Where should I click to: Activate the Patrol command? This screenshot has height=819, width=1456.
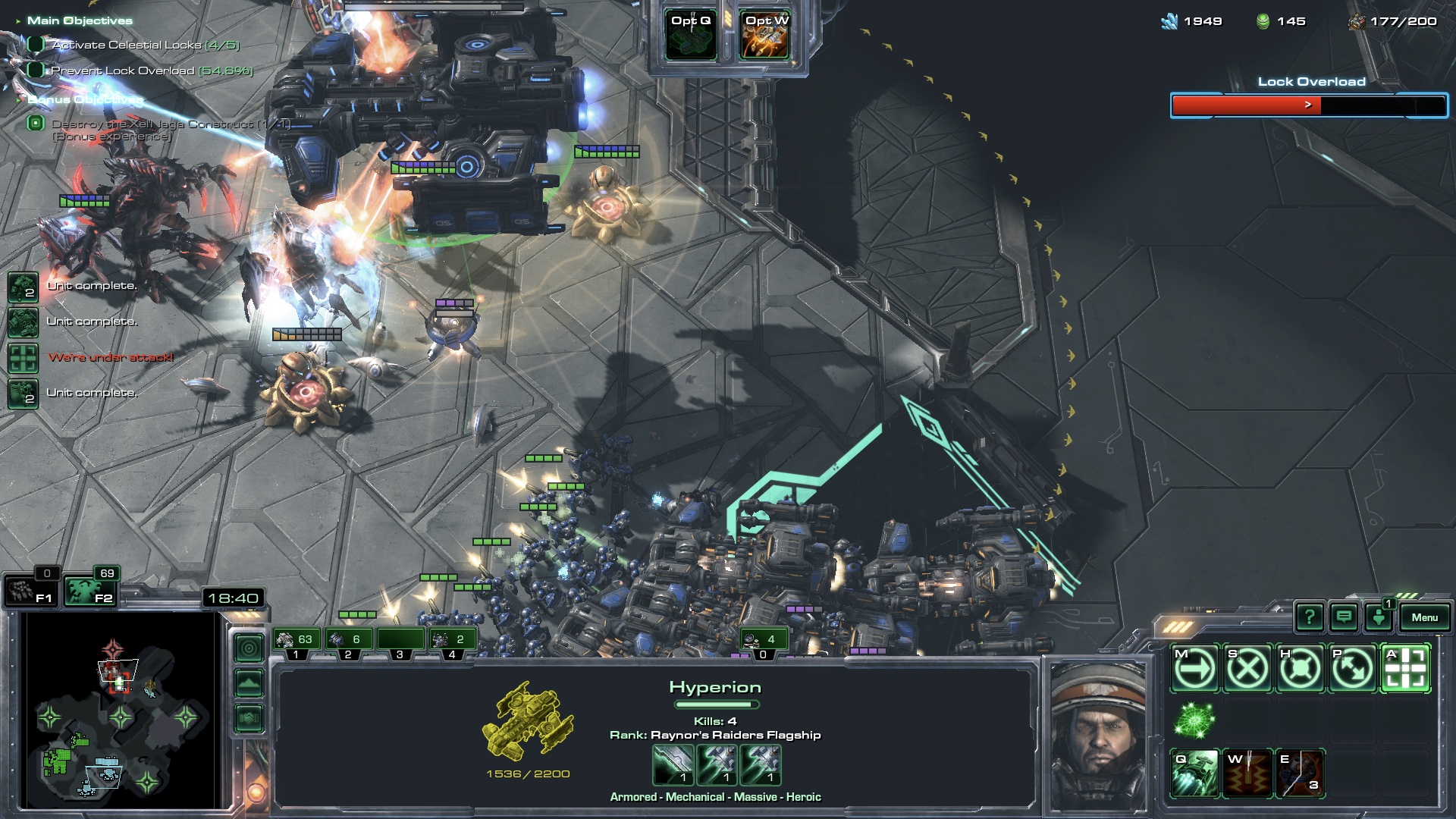point(1352,669)
